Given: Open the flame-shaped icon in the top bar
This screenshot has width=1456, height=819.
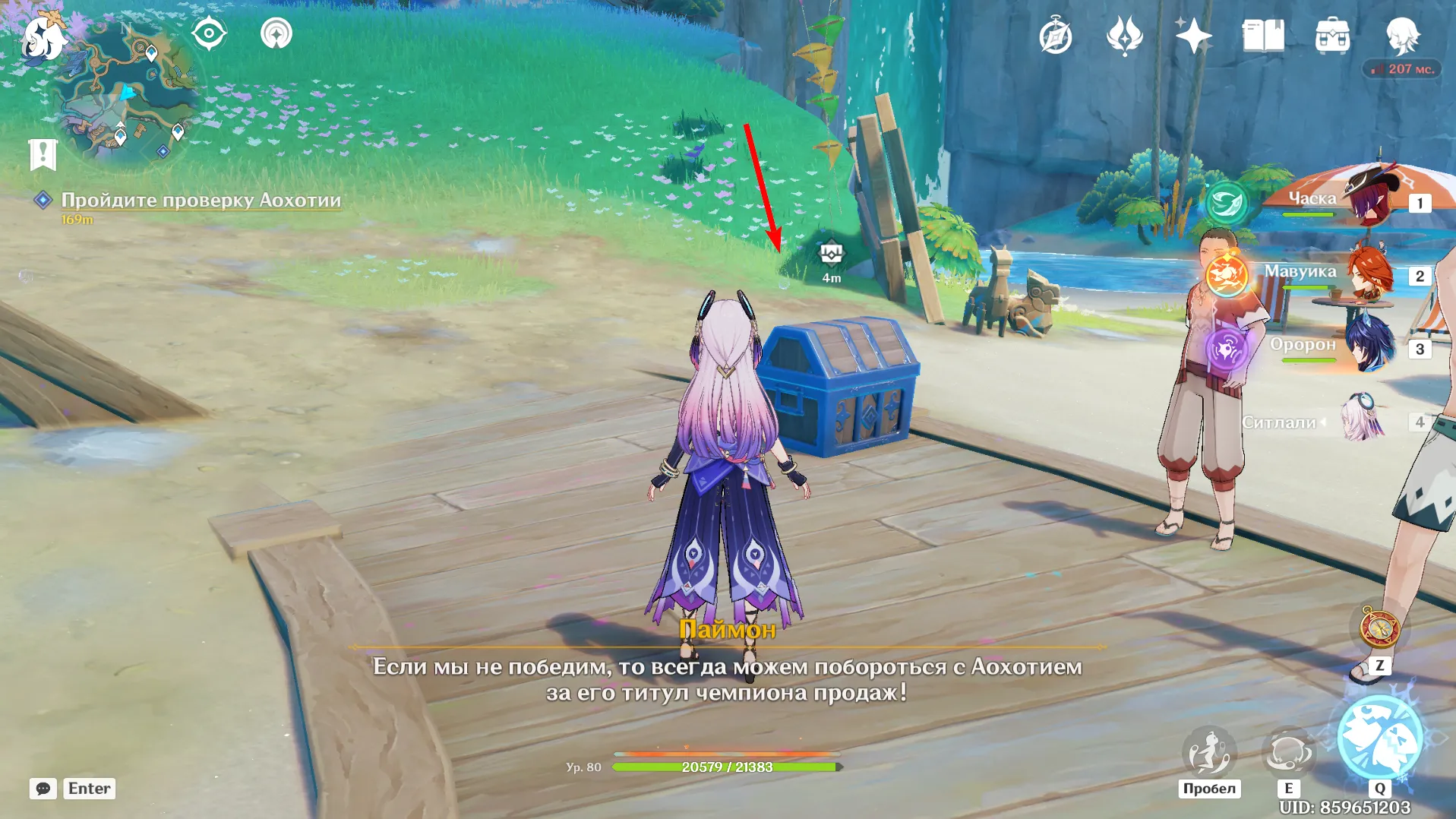Looking at the screenshot, I should pyautogui.click(x=1124, y=36).
